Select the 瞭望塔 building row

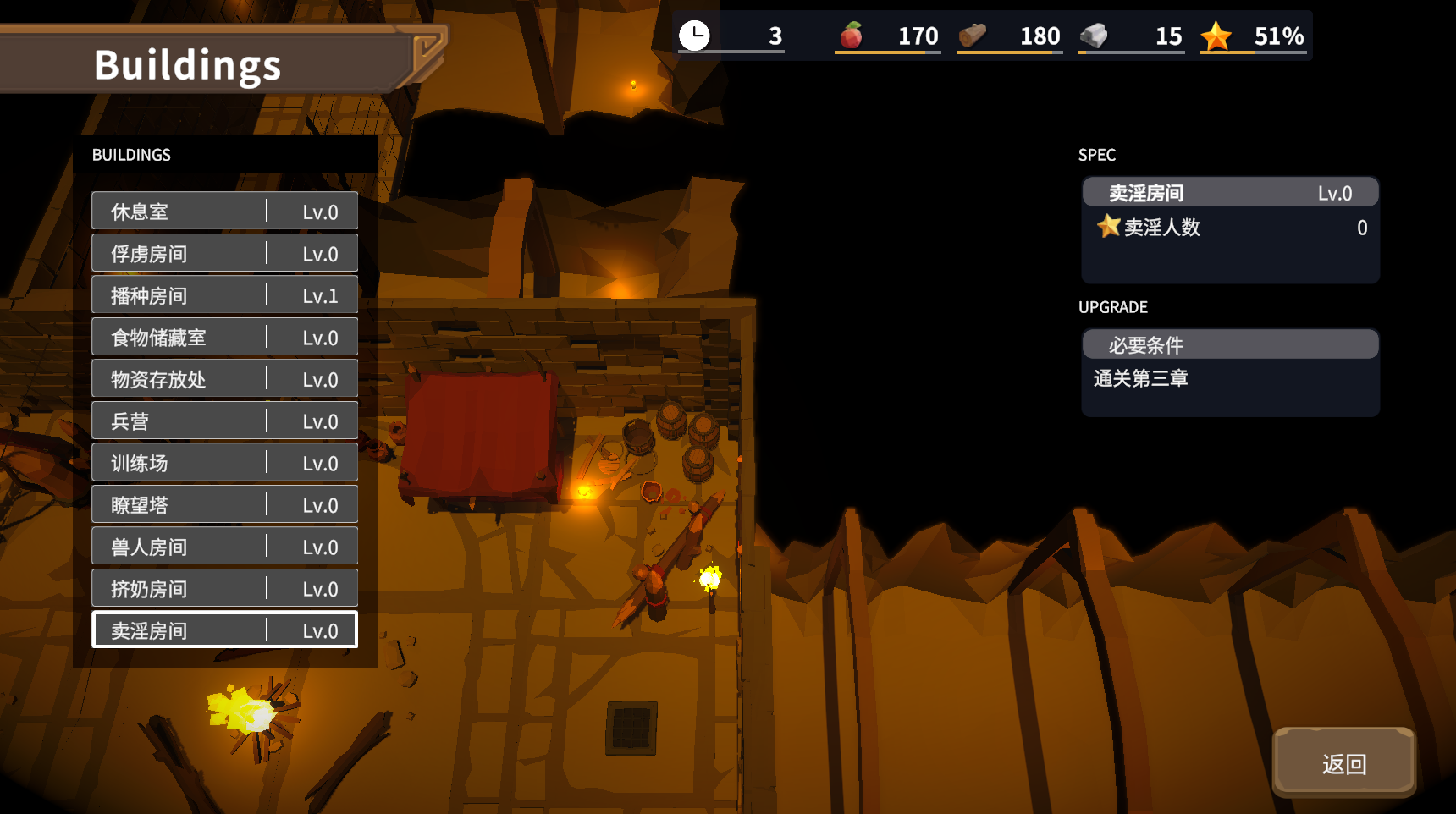[x=224, y=505]
